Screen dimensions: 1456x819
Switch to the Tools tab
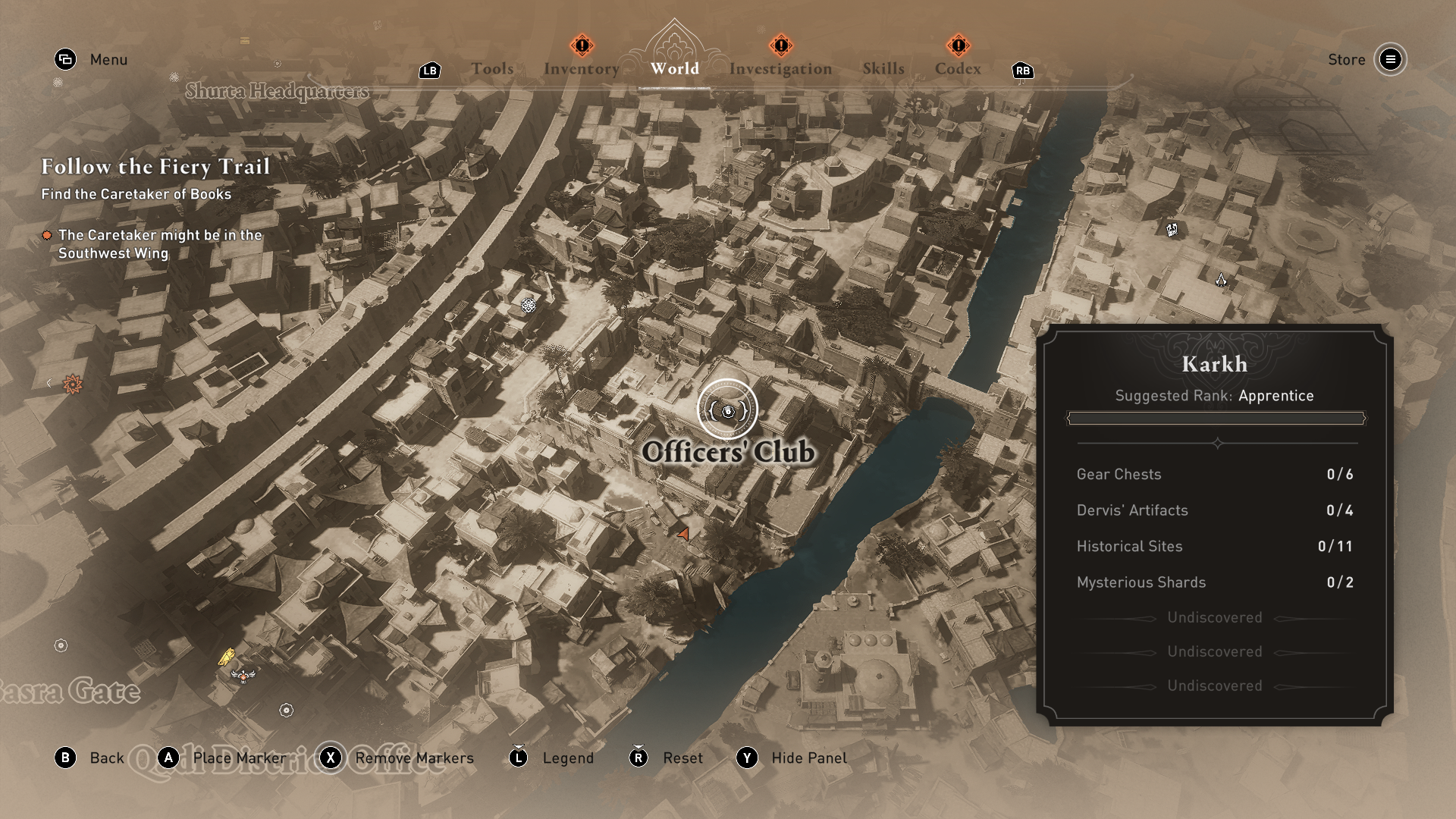click(x=493, y=67)
